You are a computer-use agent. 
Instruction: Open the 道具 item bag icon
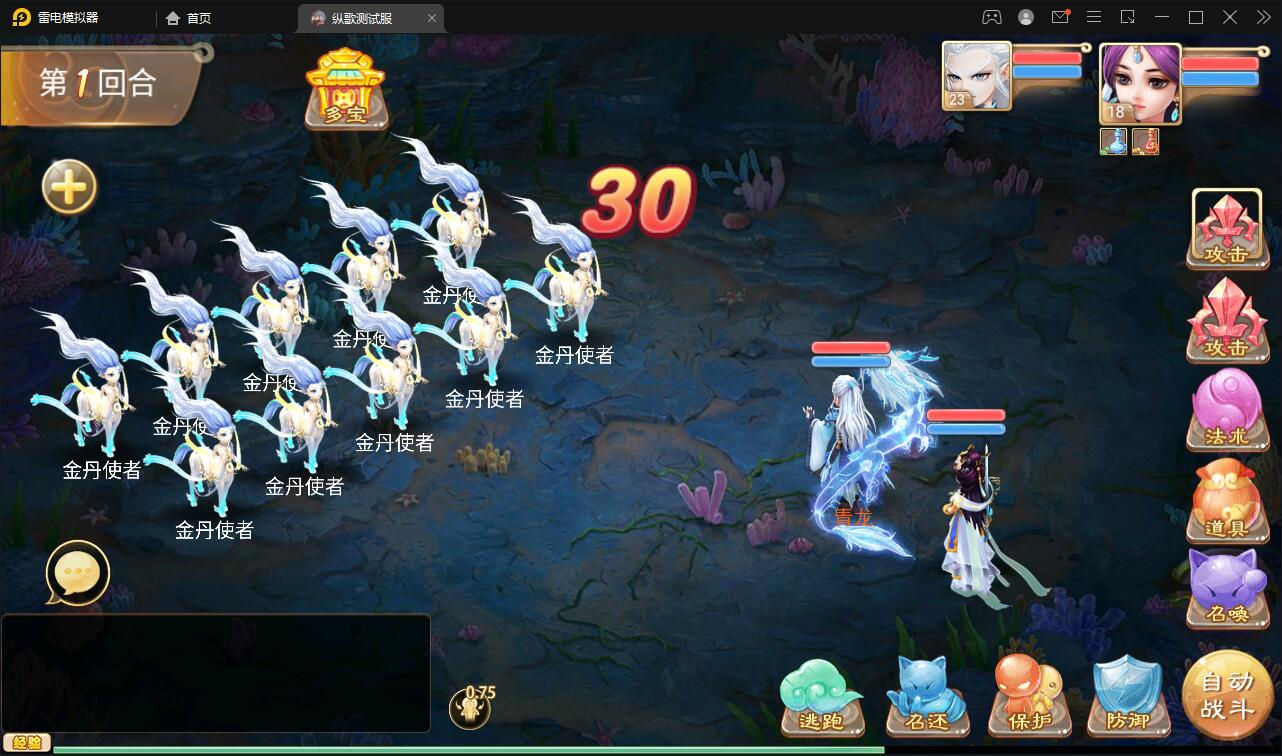point(1227,500)
